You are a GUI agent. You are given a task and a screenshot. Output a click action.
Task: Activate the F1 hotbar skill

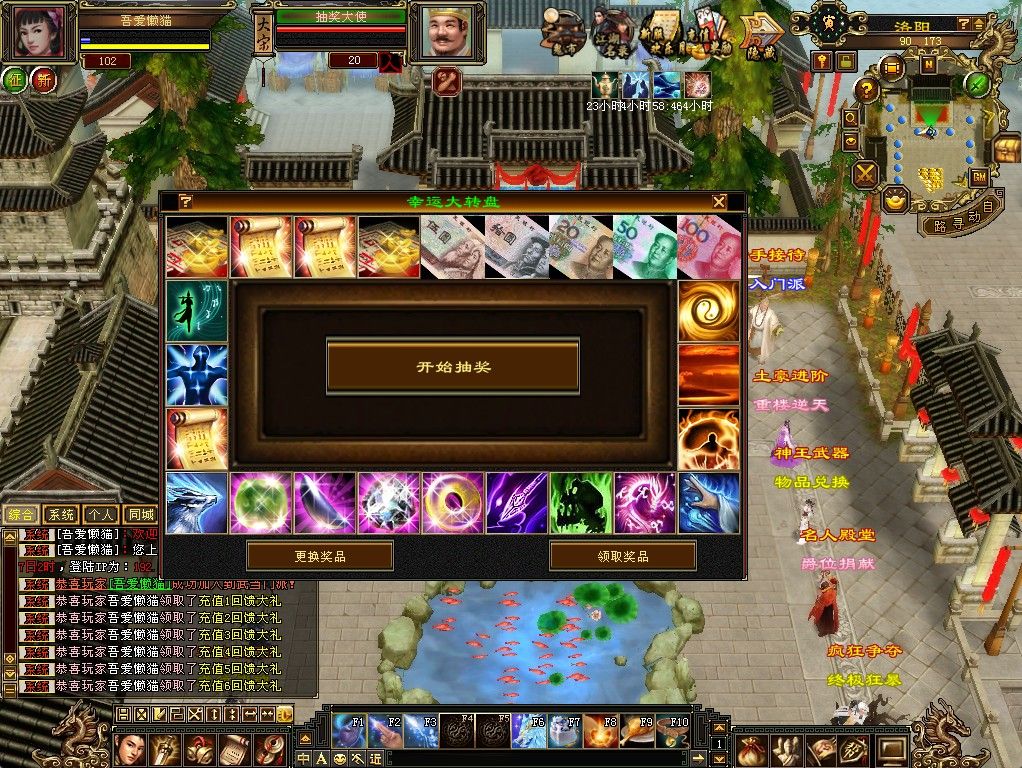[348, 731]
